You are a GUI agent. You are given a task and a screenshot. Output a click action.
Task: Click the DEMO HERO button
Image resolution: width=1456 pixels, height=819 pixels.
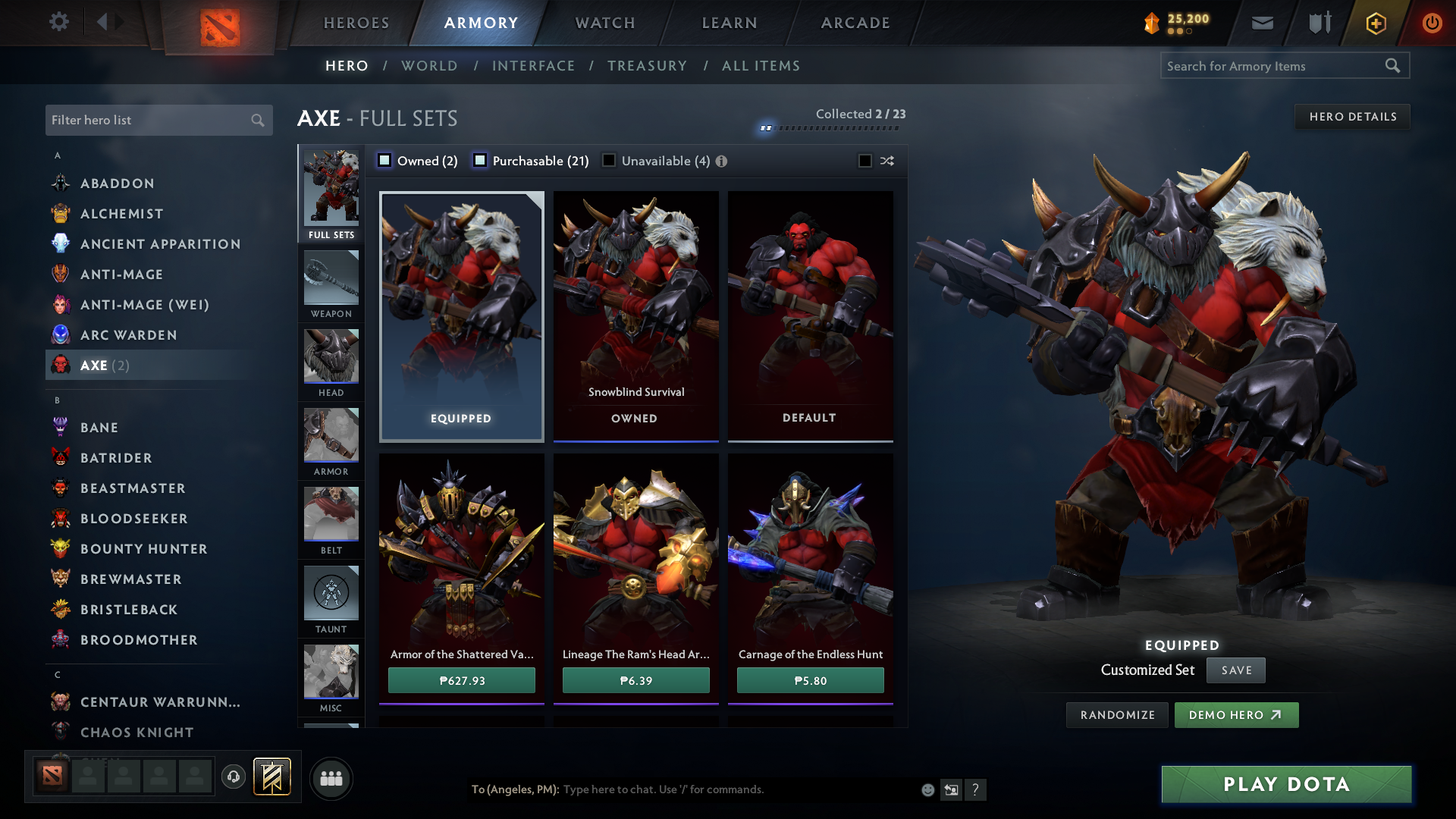point(1236,714)
